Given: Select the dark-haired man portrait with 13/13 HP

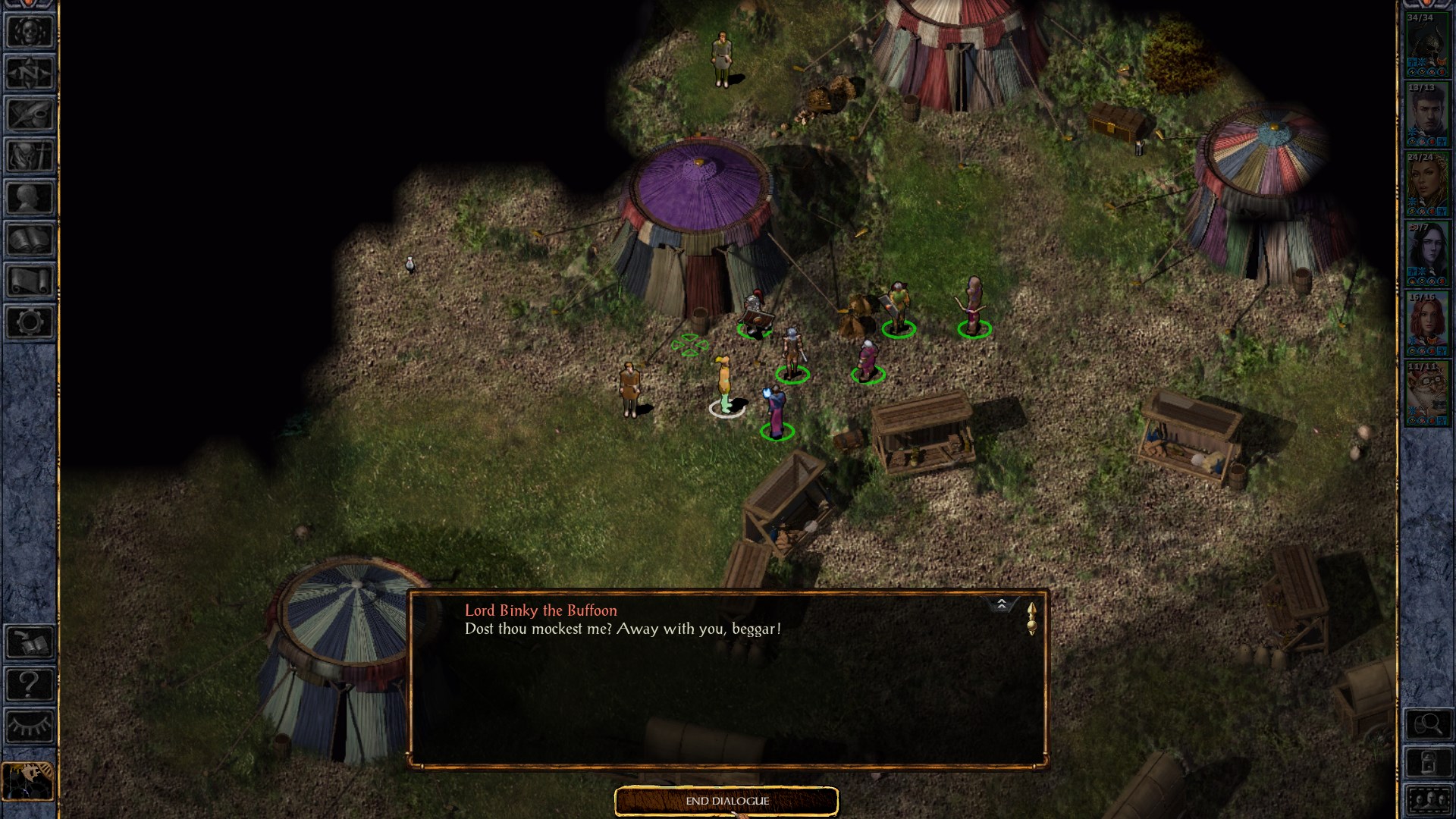Looking at the screenshot, I should (x=1426, y=115).
